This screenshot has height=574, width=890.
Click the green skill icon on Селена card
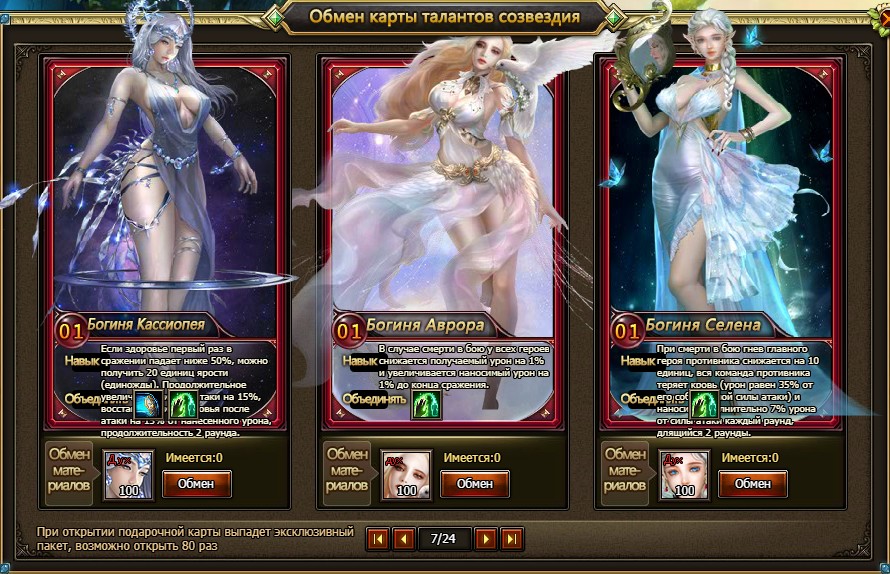[x=705, y=404]
